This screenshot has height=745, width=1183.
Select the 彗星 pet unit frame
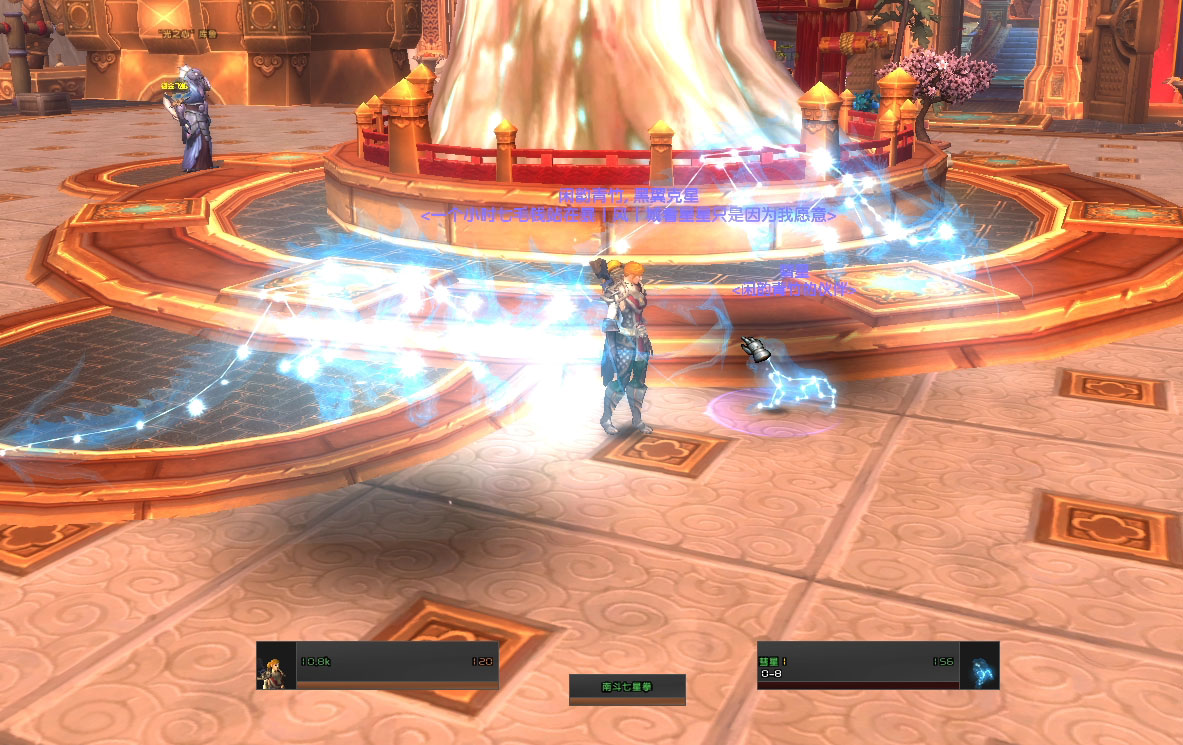tap(877, 665)
